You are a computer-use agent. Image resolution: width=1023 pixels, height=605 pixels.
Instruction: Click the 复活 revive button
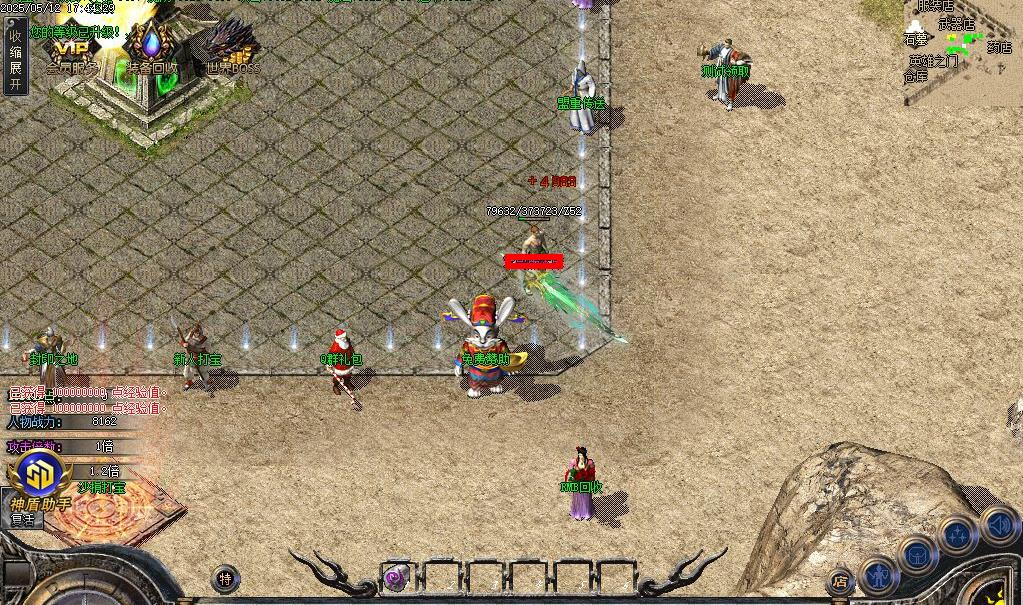22,520
